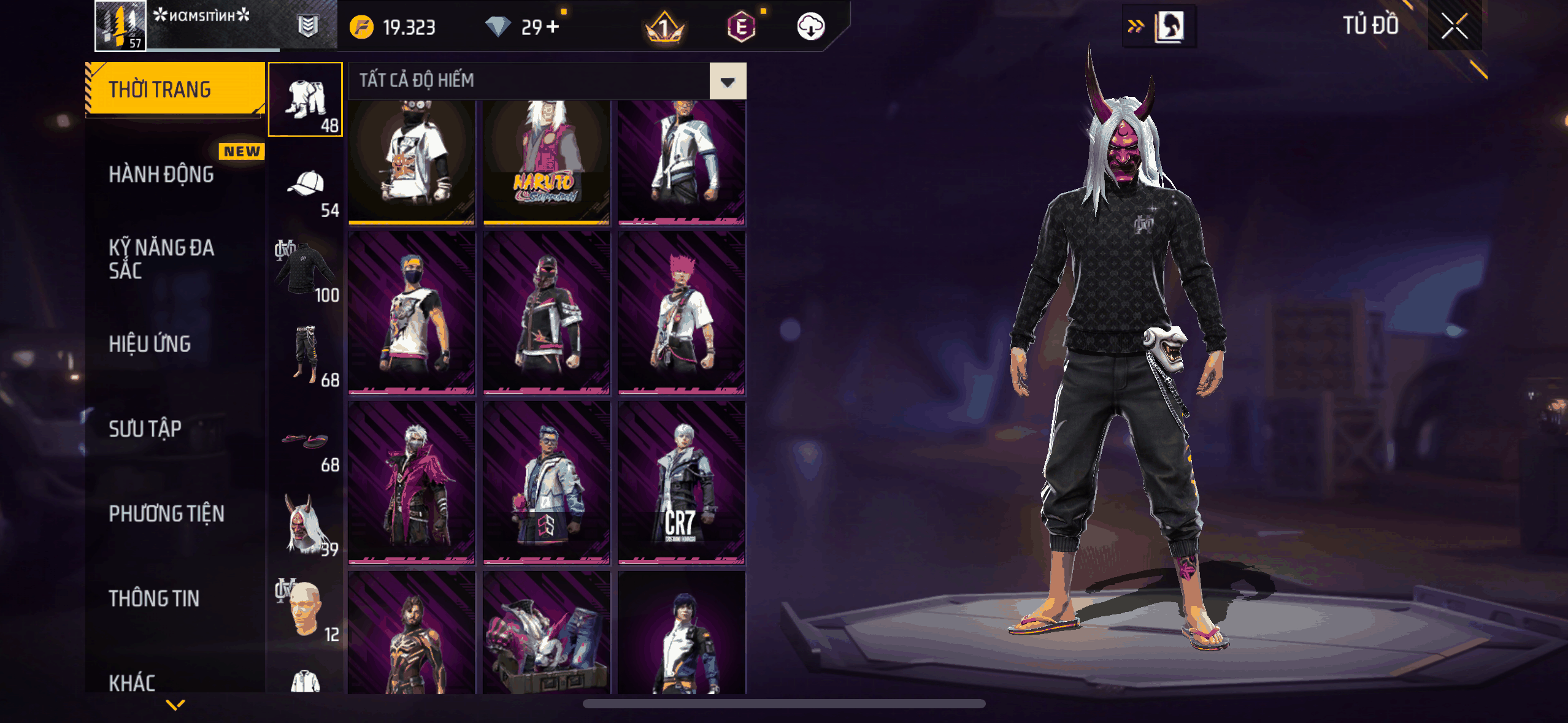This screenshot has height=723, width=1568.
Task: Select the outfit sets subcategory icon
Action: [306, 99]
